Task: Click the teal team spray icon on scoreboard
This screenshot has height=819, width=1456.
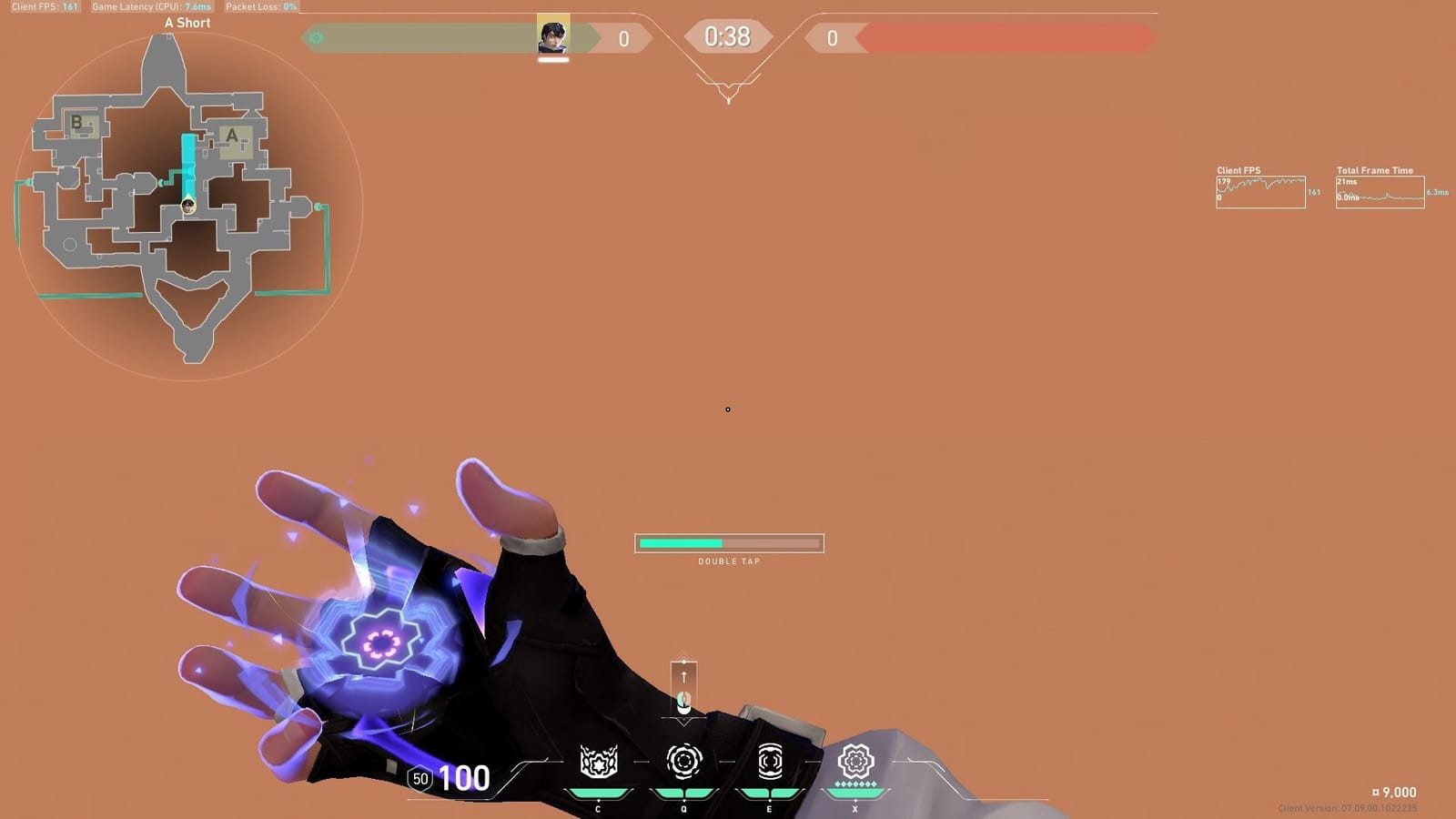Action: 314,37
